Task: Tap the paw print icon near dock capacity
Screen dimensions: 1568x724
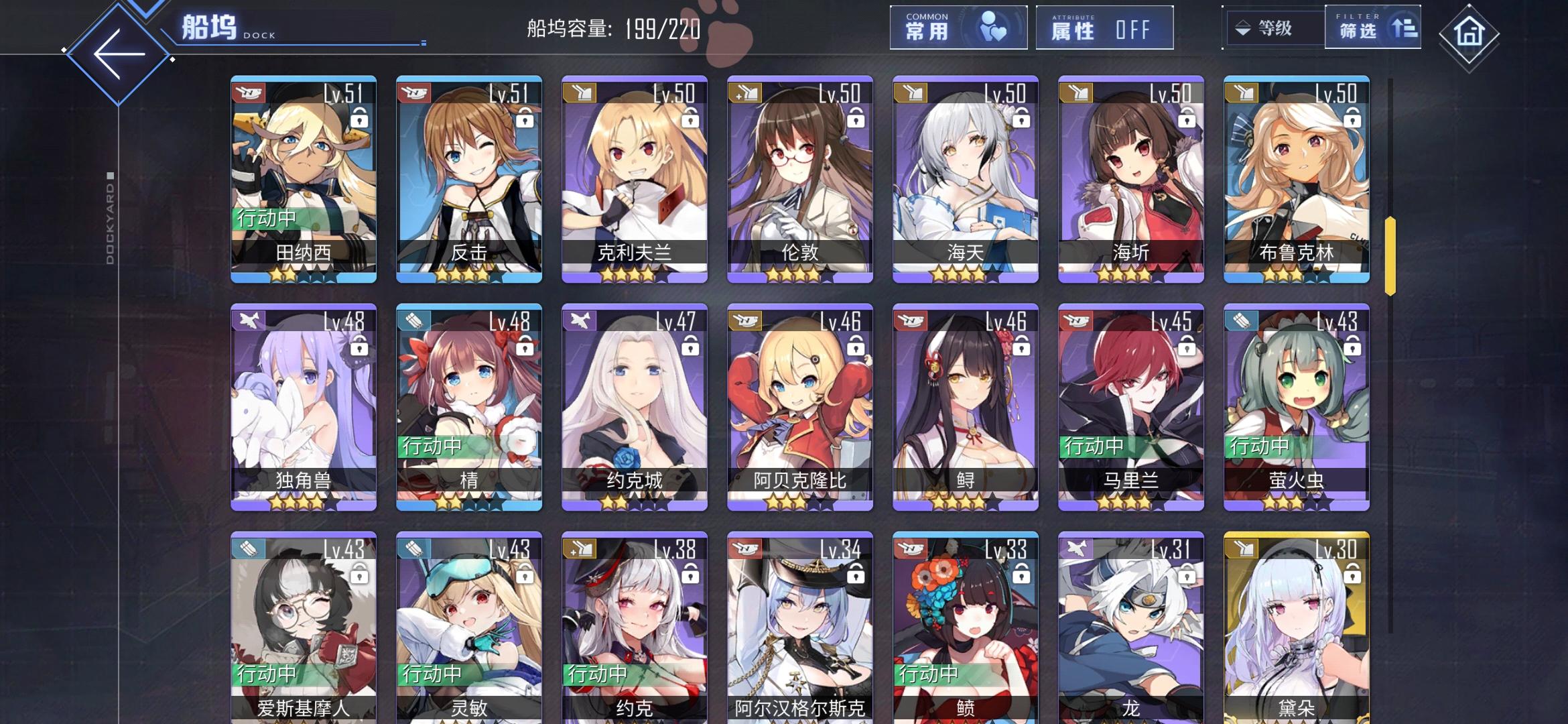Action: tap(728, 28)
